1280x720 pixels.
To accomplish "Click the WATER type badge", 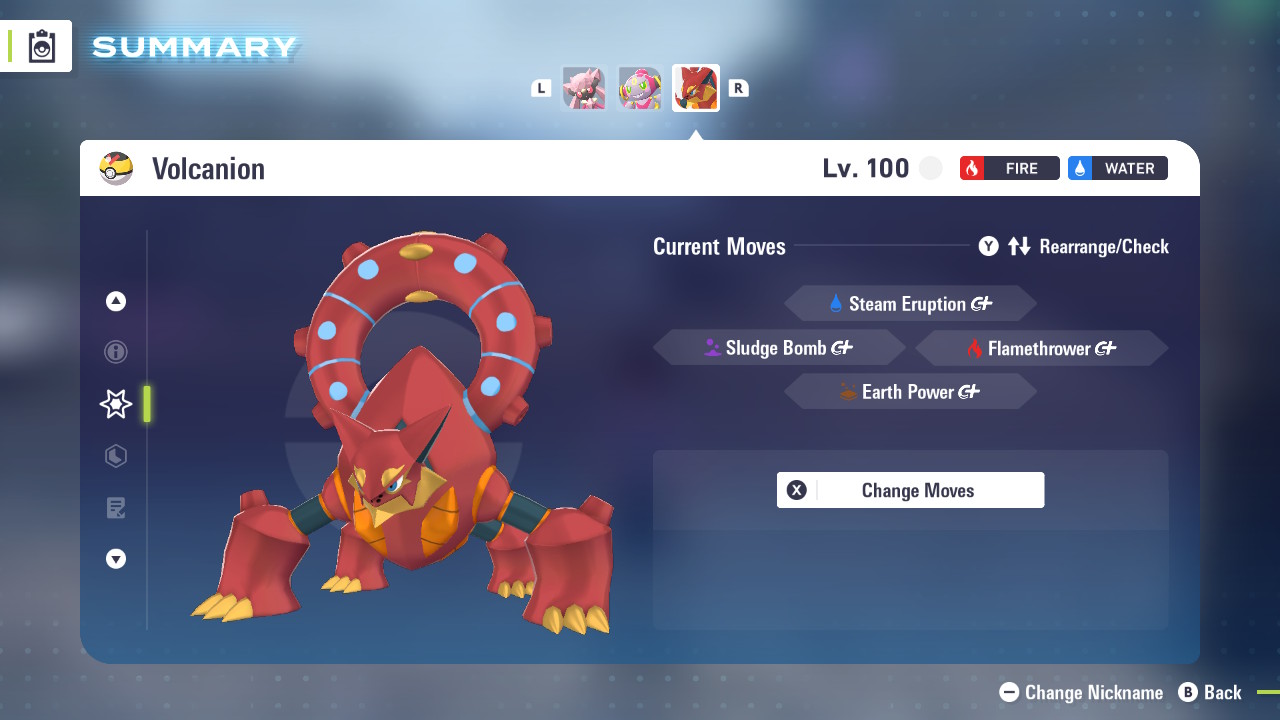I will point(1117,168).
